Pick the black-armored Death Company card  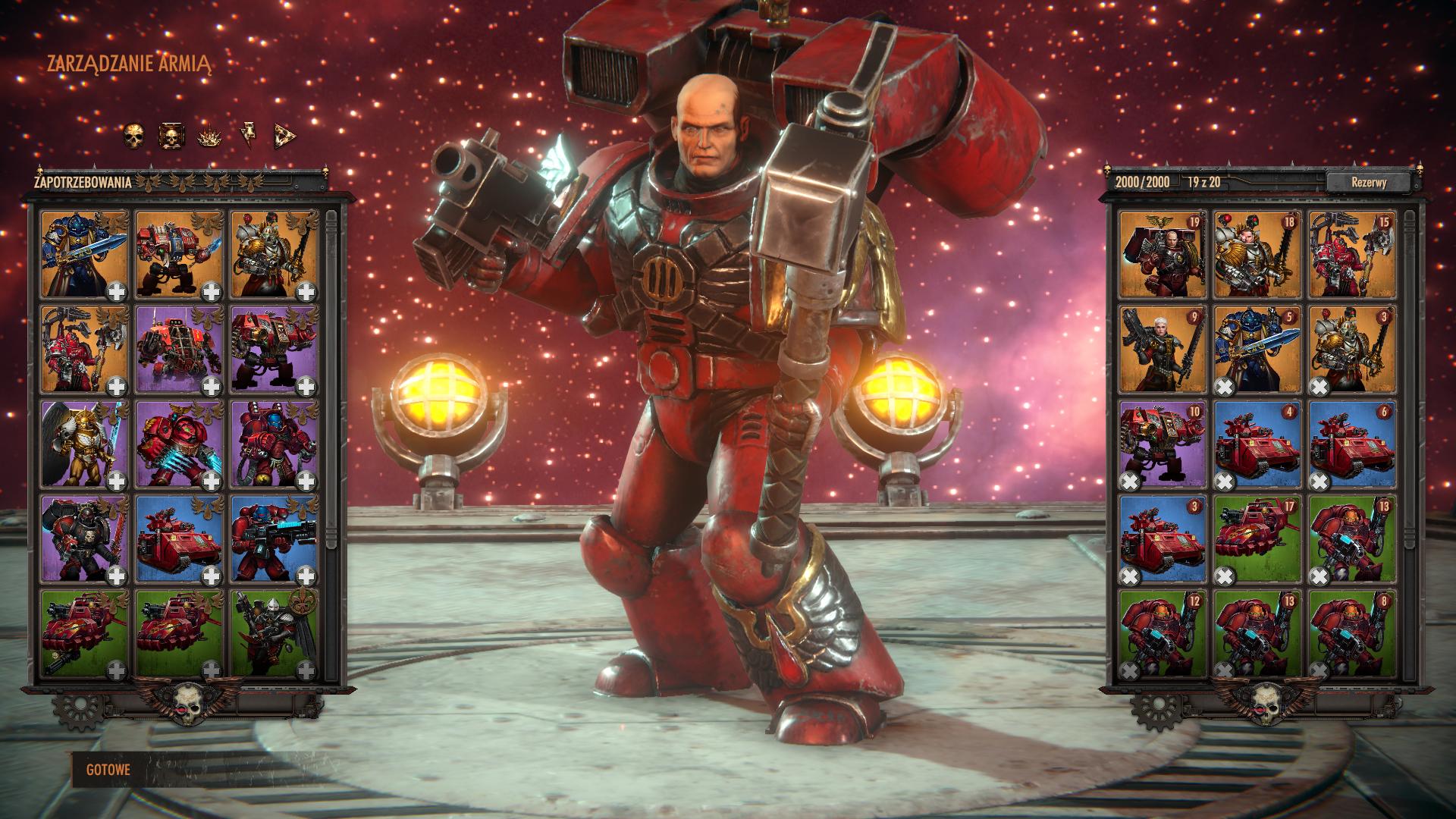coord(83,538)
